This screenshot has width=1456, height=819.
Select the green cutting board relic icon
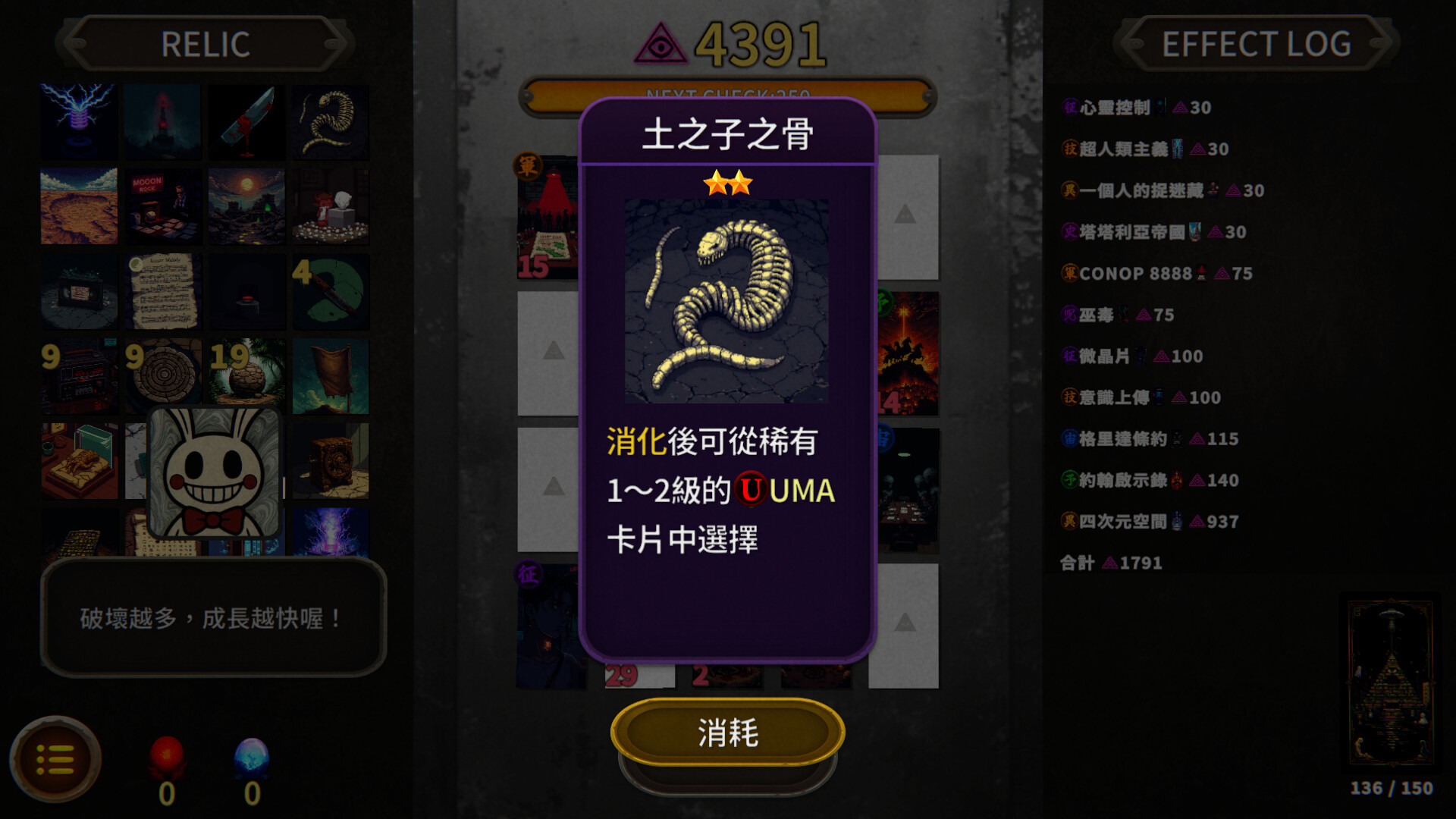click(331, 290)
